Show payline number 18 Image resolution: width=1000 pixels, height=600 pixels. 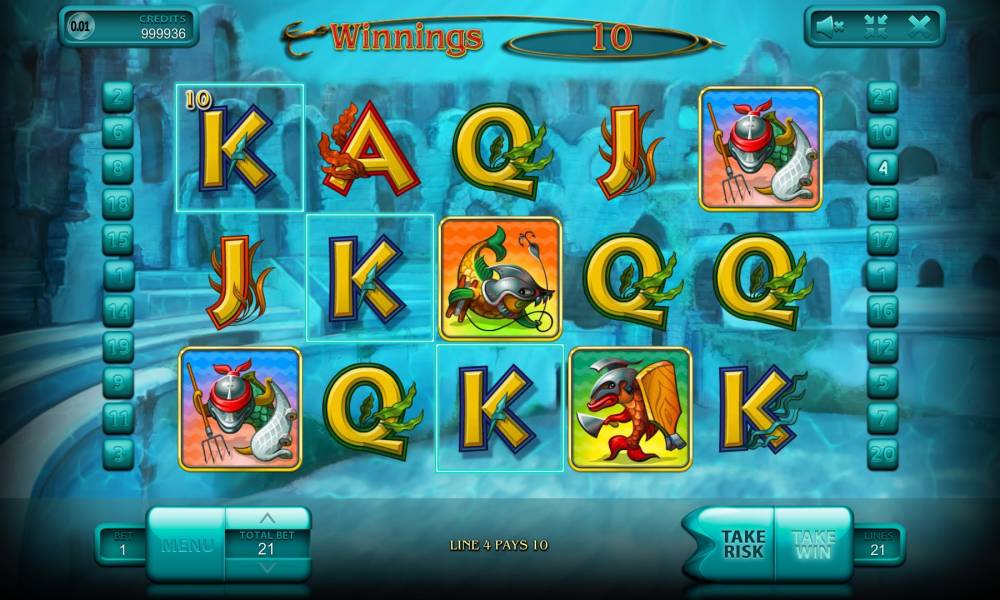tap(118, 203)
